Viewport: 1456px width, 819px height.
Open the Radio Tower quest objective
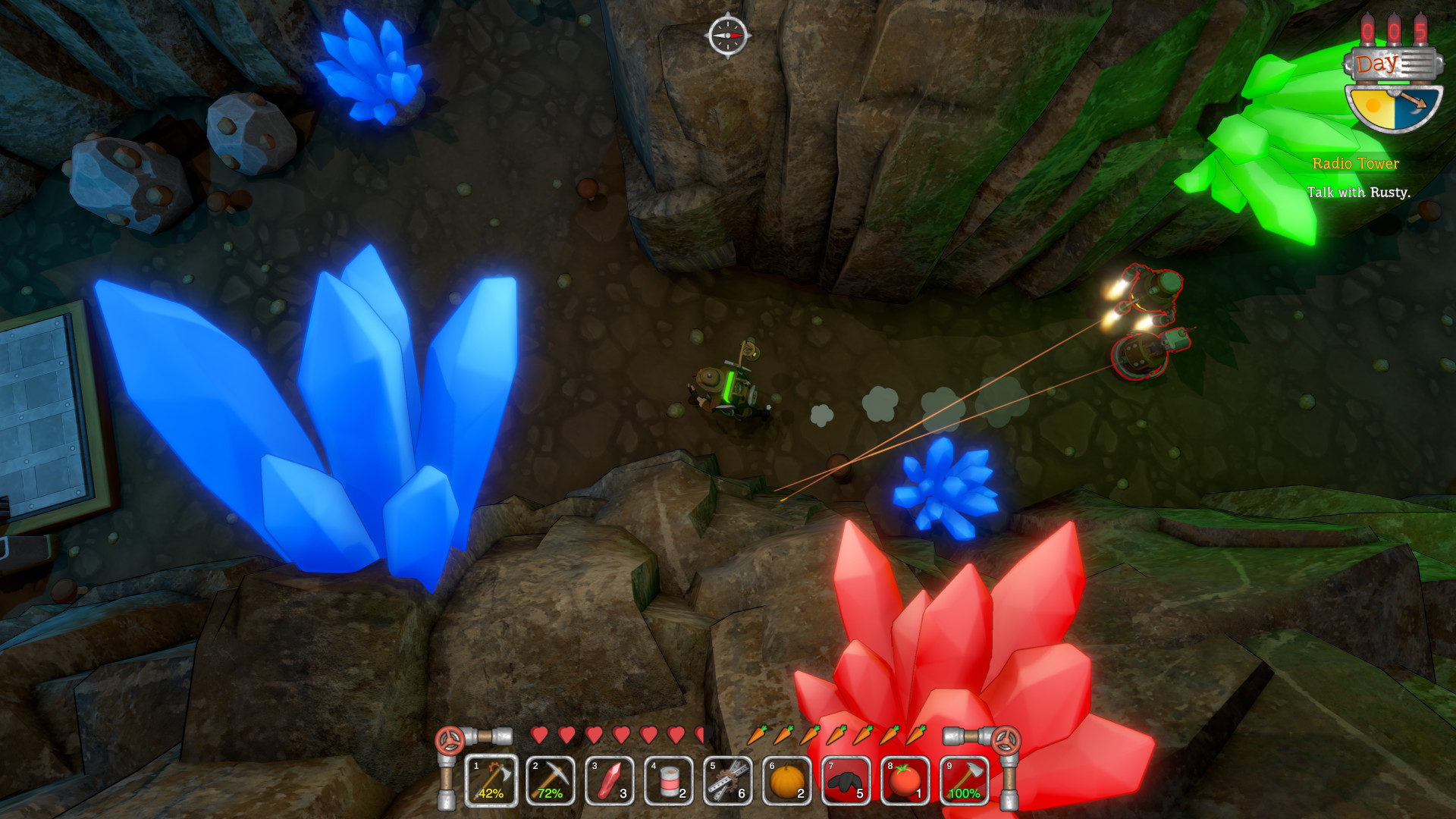(x=1356, y=164)
